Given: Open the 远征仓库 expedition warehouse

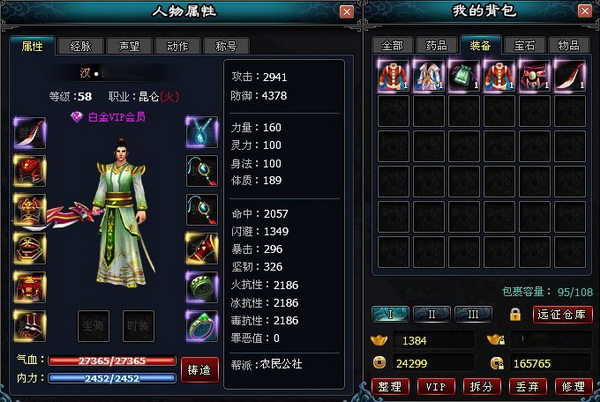Looking at the screenshot, I should coord(564,314).
